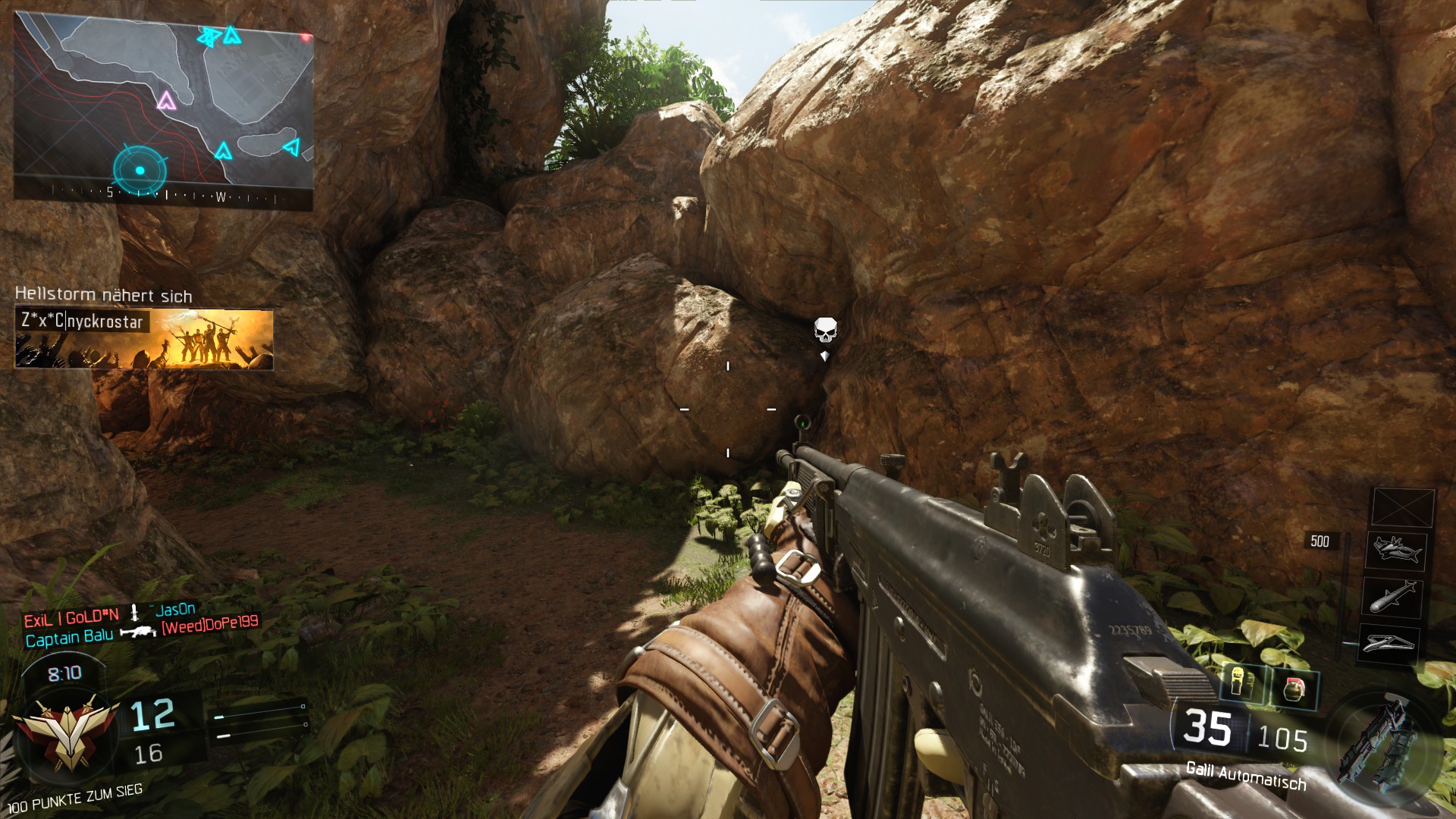Click the cyan circular radar marker on minimap
The height and width of the screenshot is (819, 1456).
pyautogui.click(x=140, y=170)
